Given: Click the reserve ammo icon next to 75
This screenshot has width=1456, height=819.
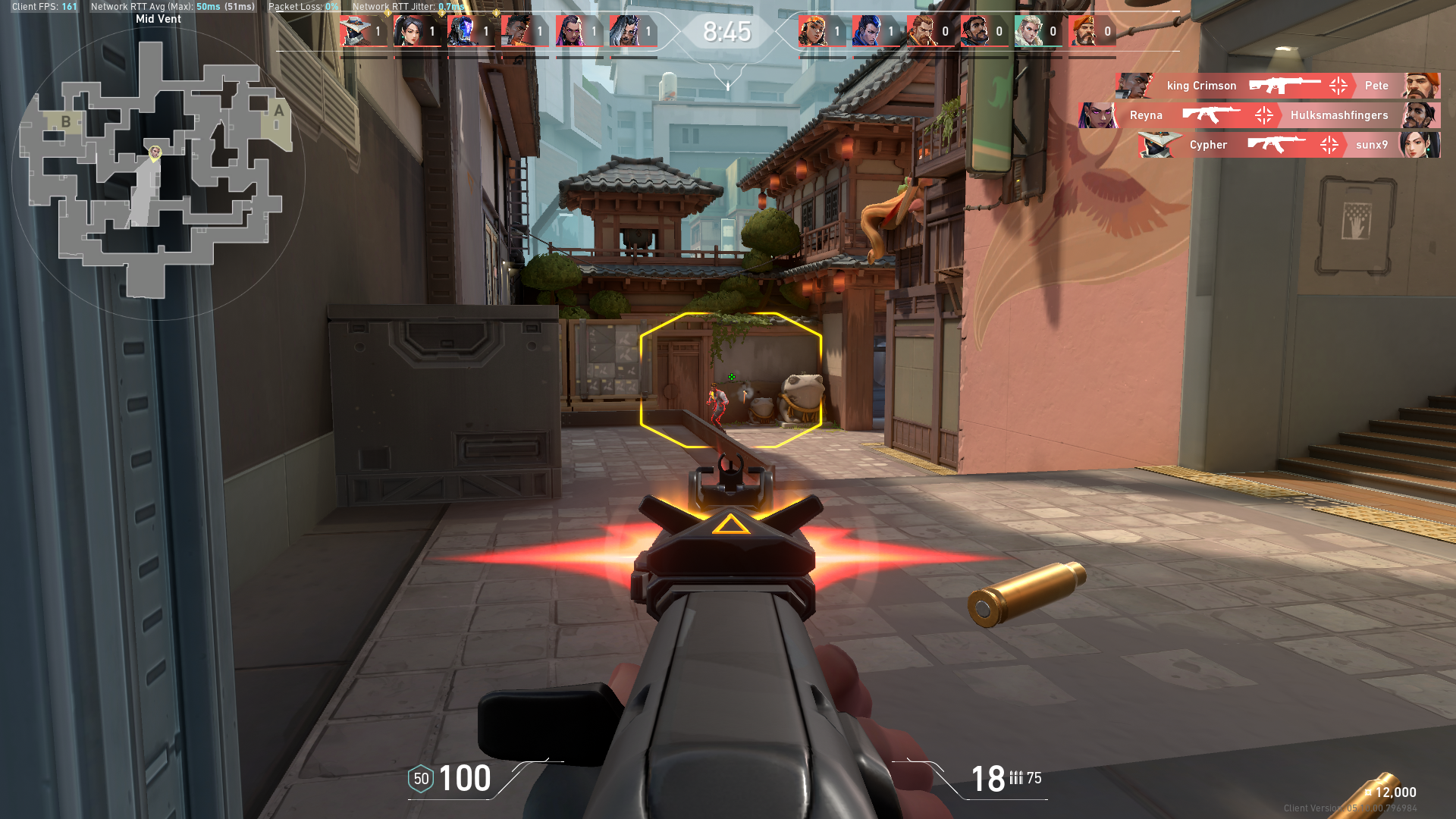Looking at the screenshot, I should click(x=1017, y=778).
